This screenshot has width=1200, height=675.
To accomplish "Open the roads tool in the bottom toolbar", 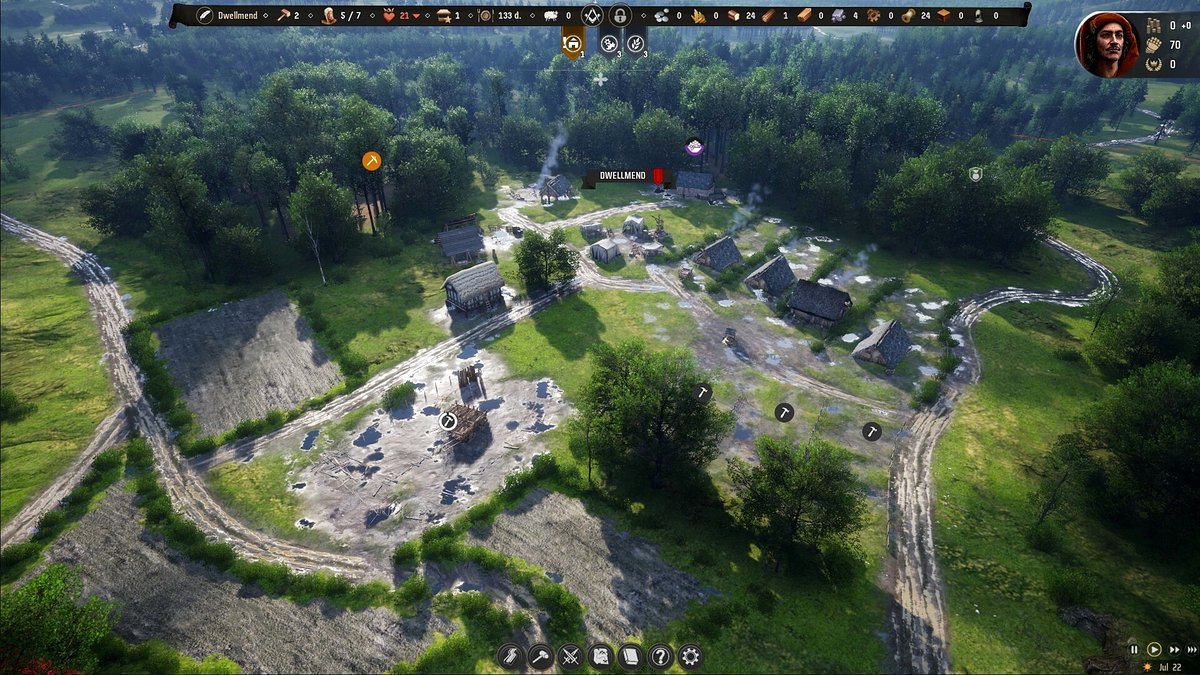I will coord(510,657).
